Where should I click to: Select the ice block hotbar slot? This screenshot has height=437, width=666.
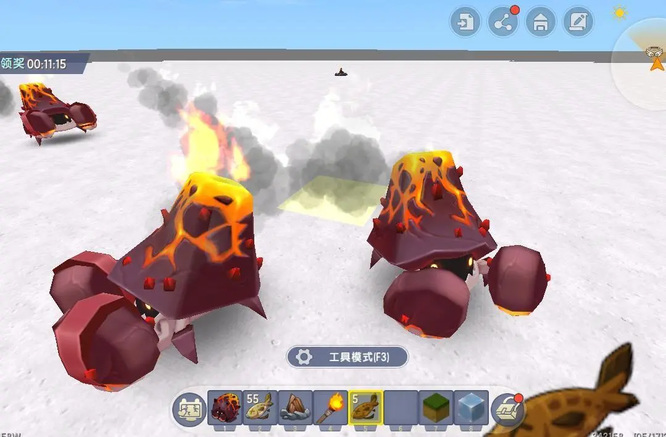(x=470, y=407)
